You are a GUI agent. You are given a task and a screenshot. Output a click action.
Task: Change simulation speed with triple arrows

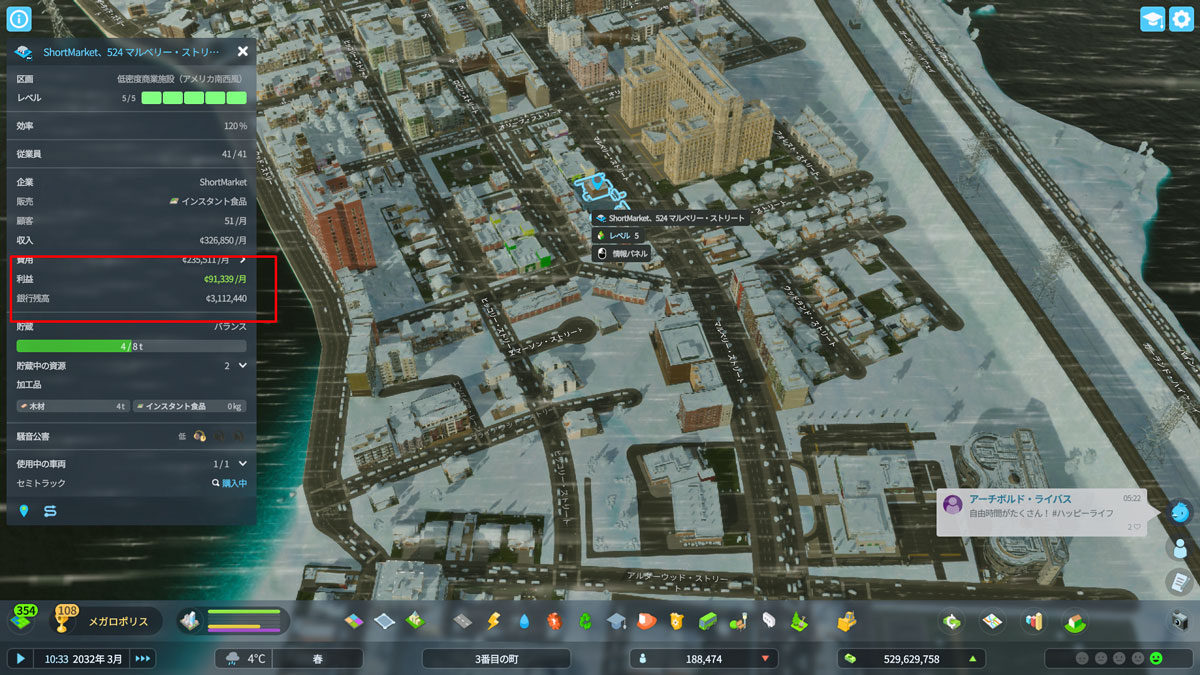click(143, 658)
